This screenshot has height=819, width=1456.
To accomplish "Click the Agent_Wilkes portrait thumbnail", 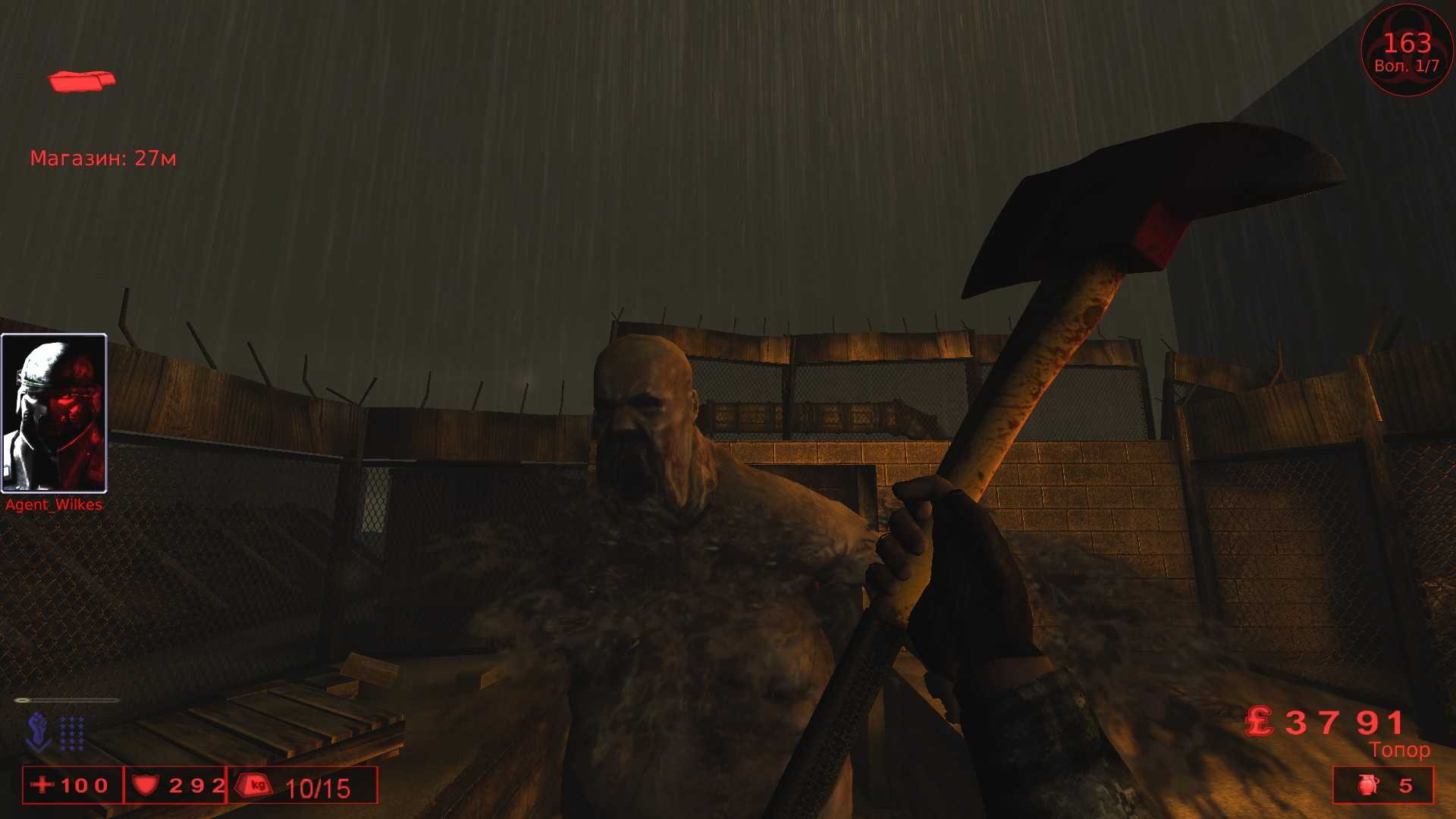I will (x=54, y=412).
